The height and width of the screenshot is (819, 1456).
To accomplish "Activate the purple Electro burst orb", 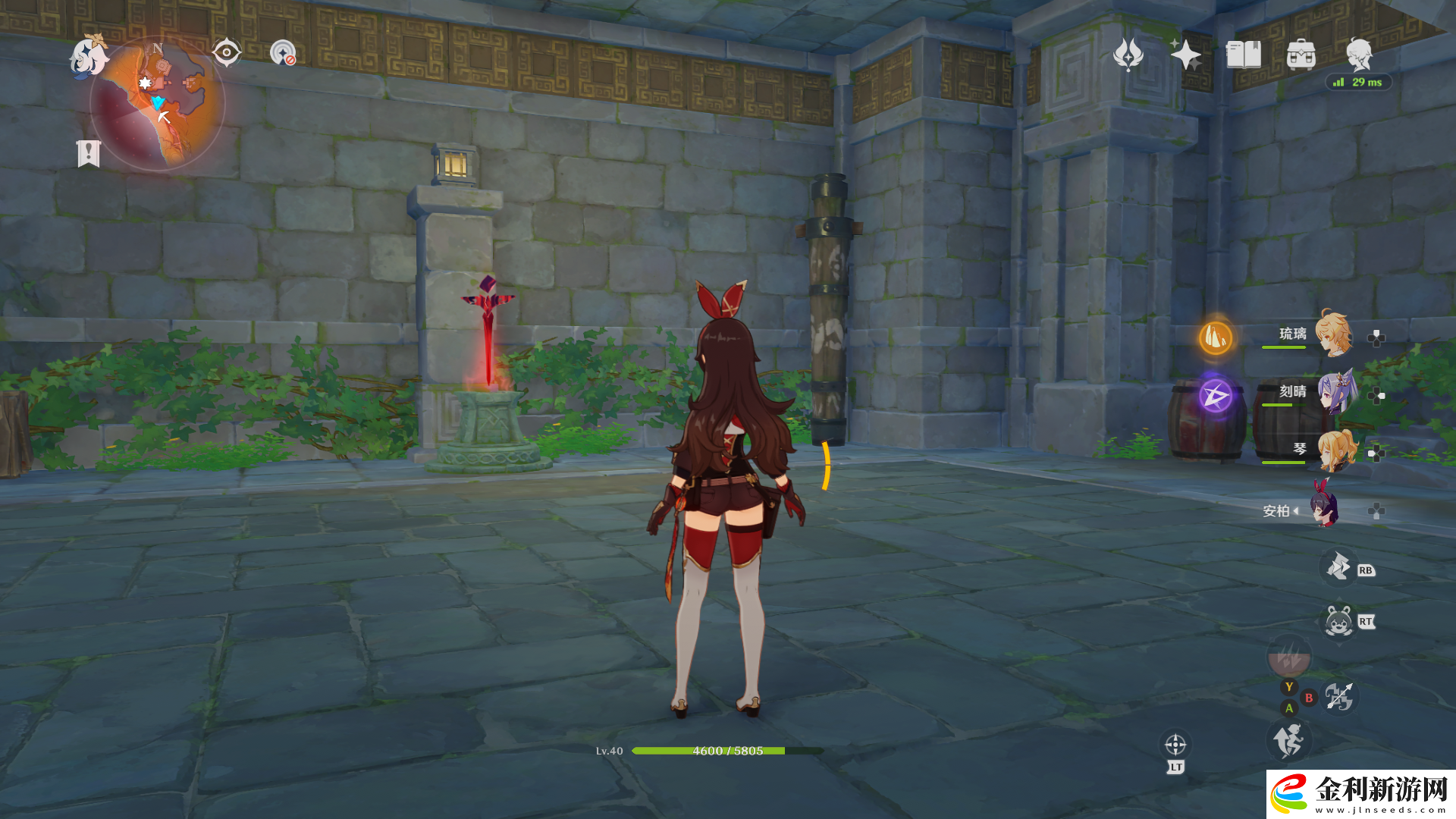I will tap(1215, 395).
